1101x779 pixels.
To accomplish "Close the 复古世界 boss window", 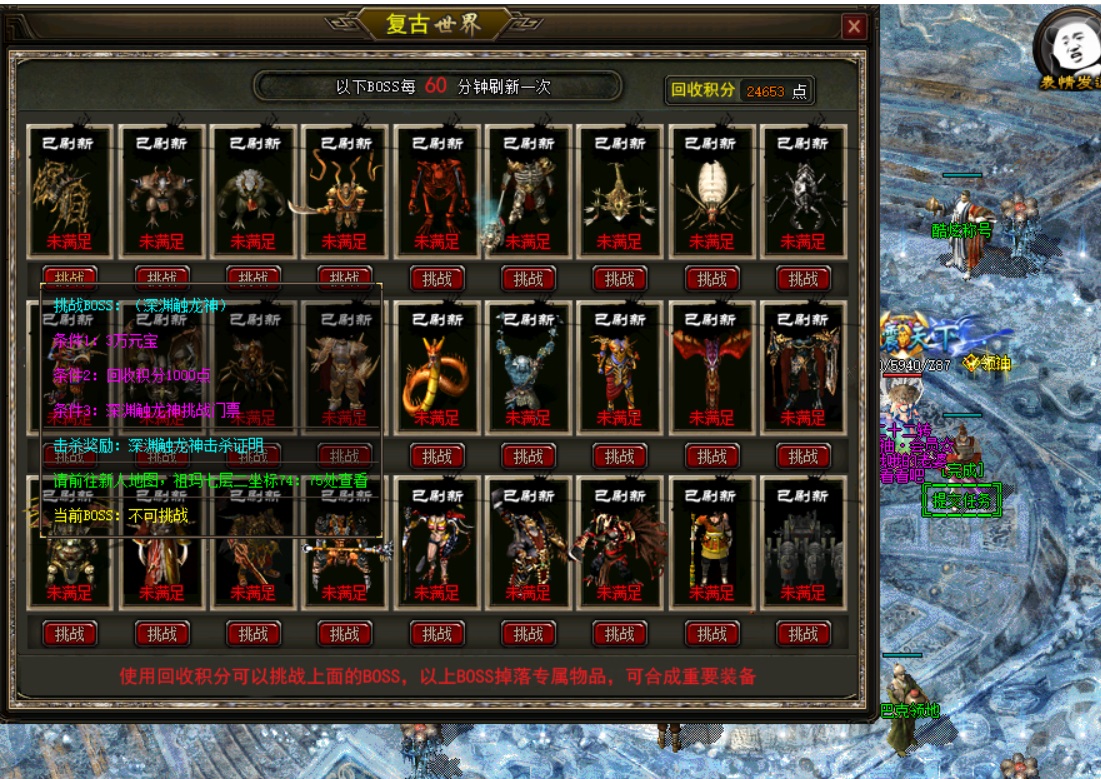I will pyautogui.click(x=854, y=27).
